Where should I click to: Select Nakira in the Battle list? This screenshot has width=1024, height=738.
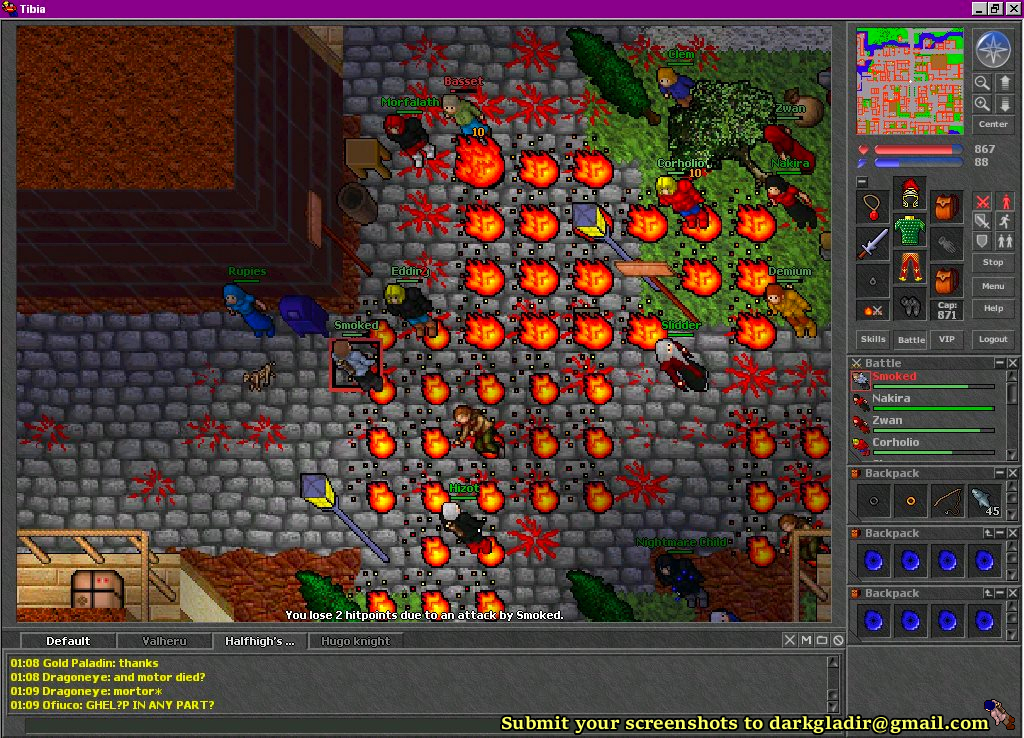(x=891, y=398)
